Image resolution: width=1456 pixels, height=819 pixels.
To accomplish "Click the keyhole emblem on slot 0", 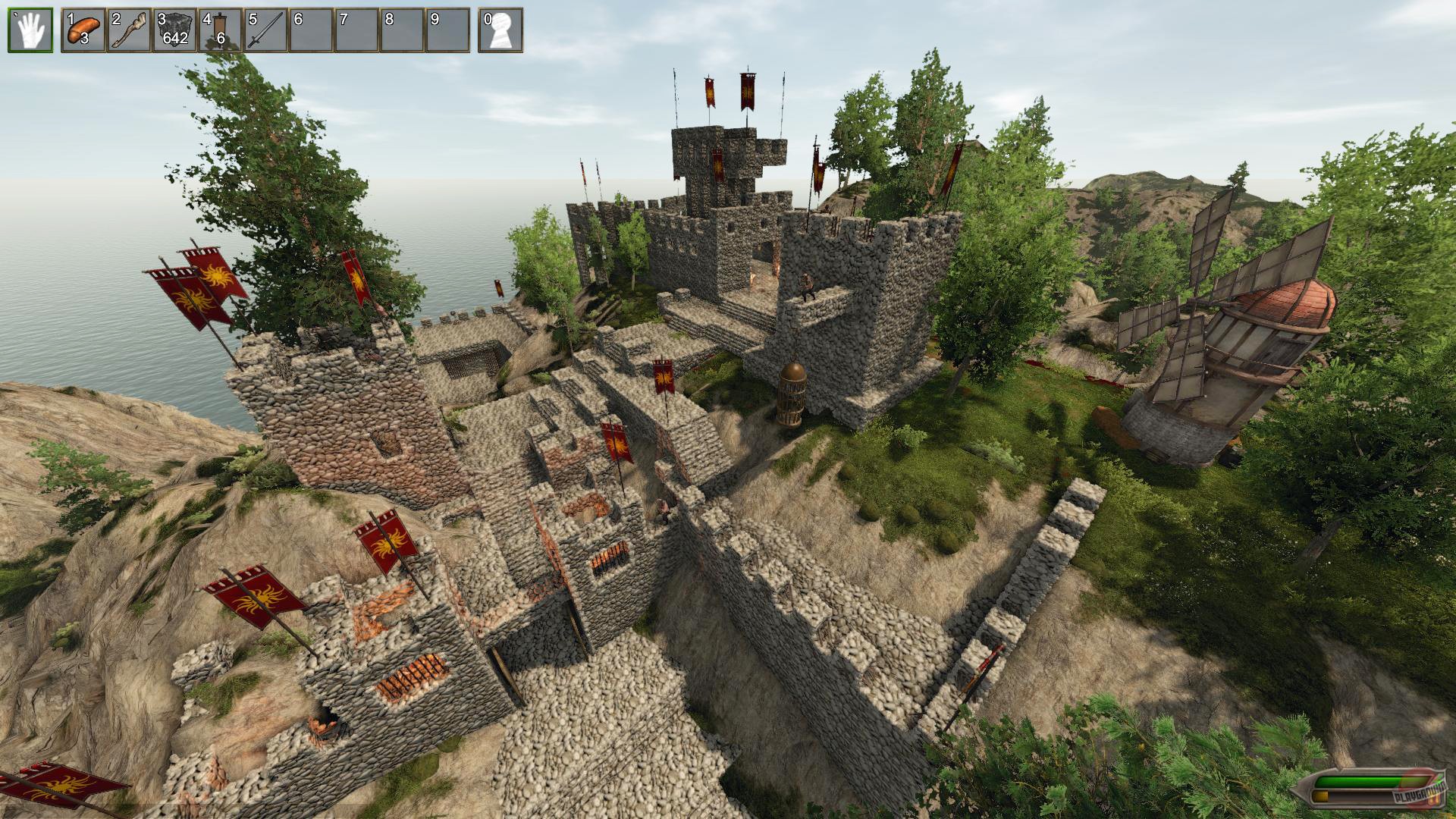I will click(x=501, y=32).
